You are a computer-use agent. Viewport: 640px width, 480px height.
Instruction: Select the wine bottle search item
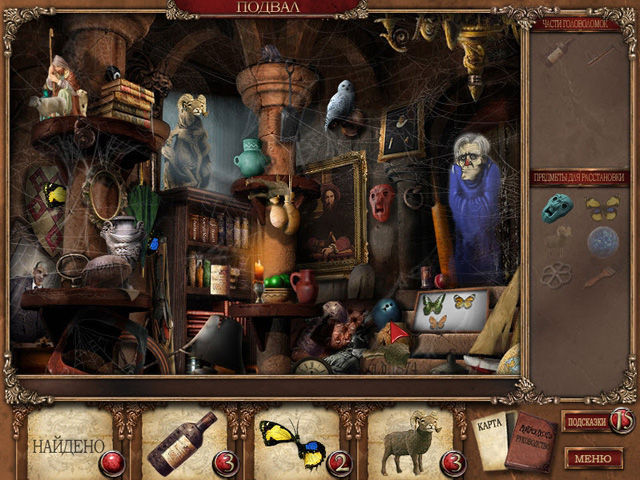click(x=182, y=441)
